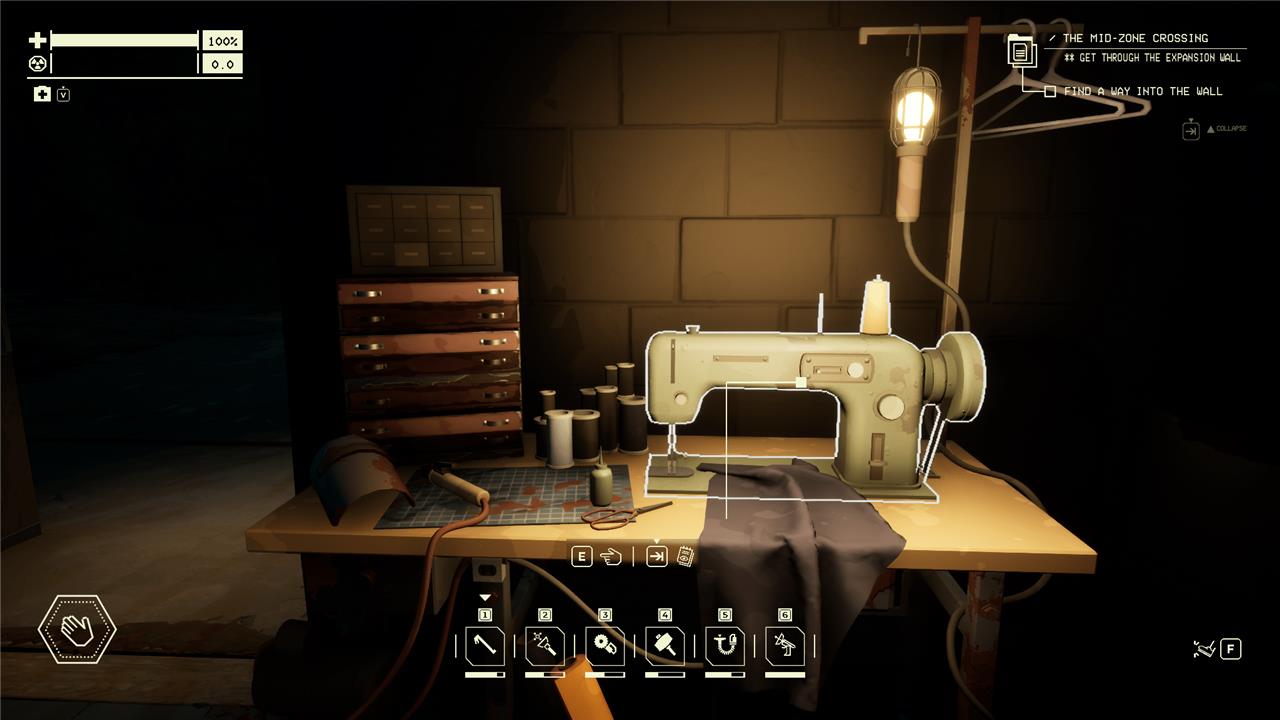This screenshot has height=720, width=1280.
Task: Select the scanner tool in hotbar slot 2
Action: pyautogui.click(x=545, y=646)
